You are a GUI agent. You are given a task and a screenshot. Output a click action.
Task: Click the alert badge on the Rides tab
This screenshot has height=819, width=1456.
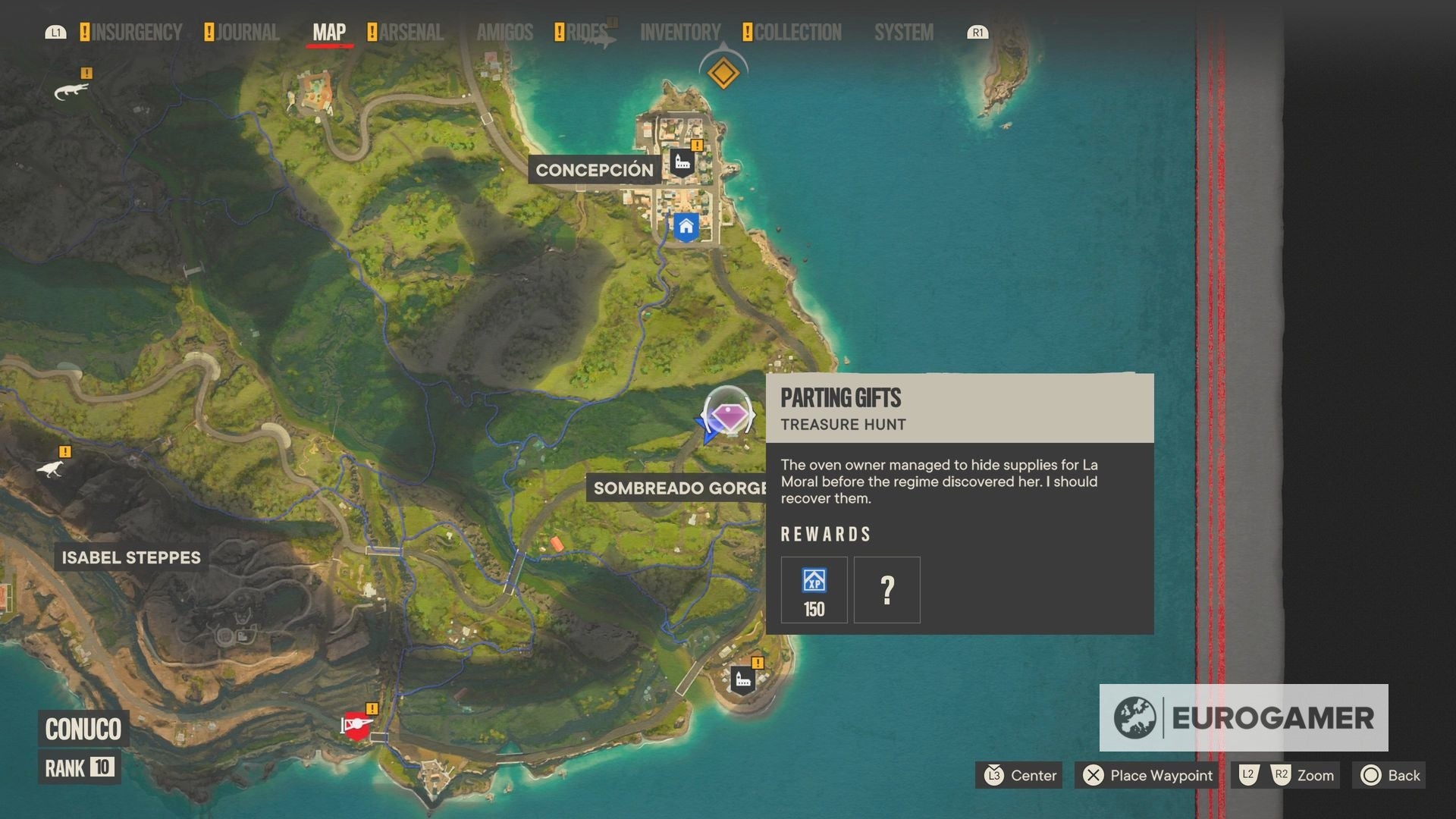pos(560,31)
